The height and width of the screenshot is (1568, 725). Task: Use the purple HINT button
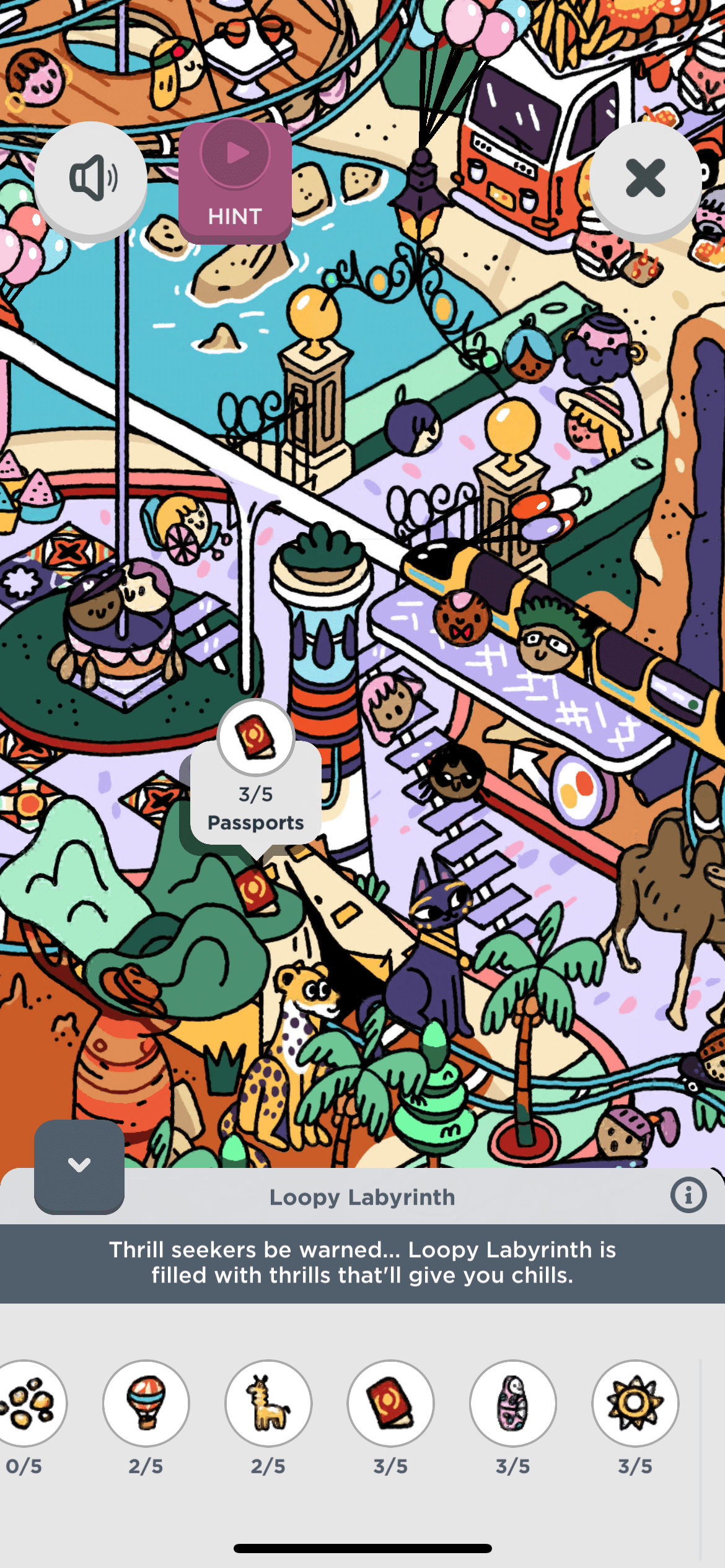point(235,182)
